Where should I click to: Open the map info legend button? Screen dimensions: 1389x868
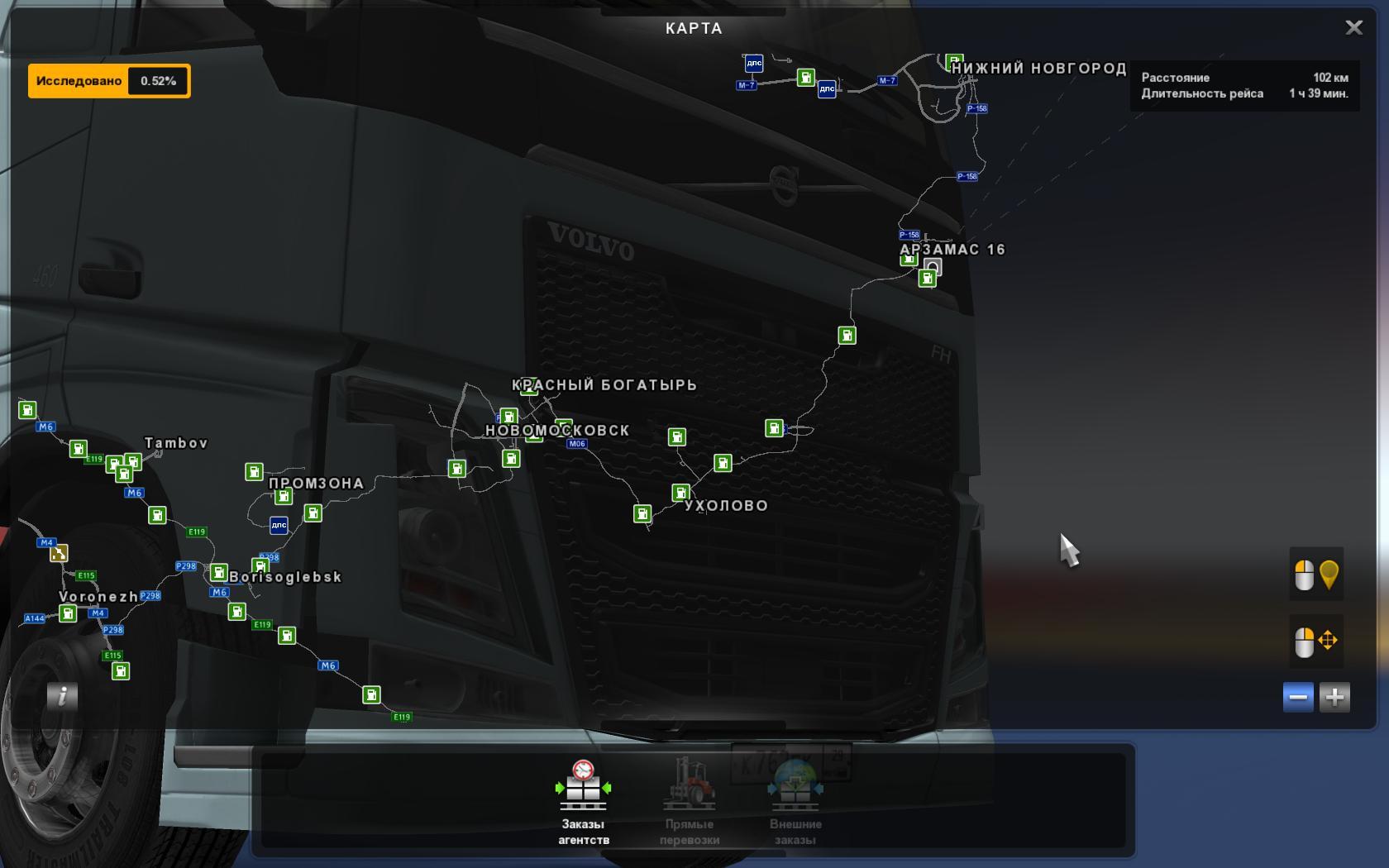(62, 696)
